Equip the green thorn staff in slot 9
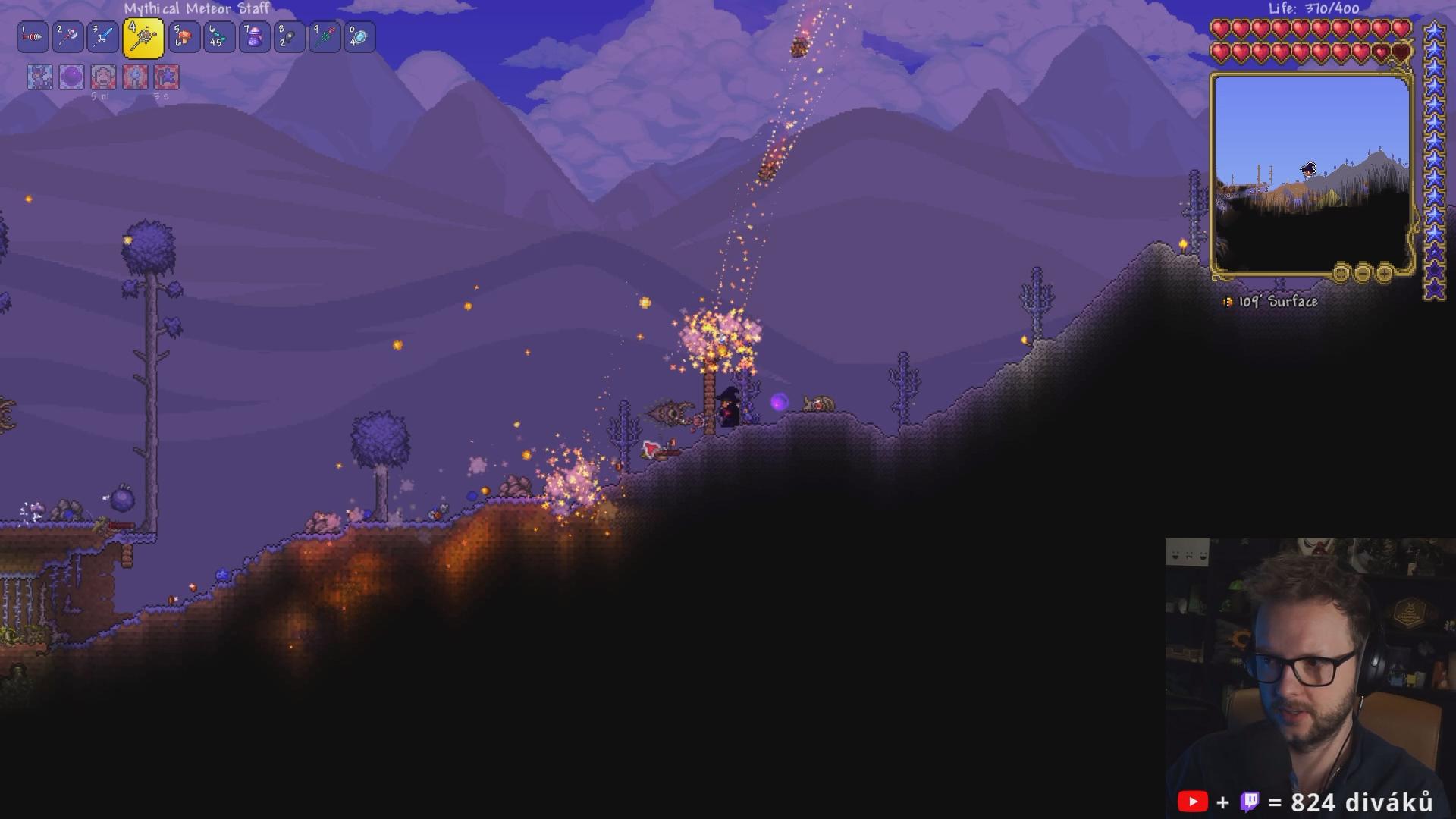 325,37
